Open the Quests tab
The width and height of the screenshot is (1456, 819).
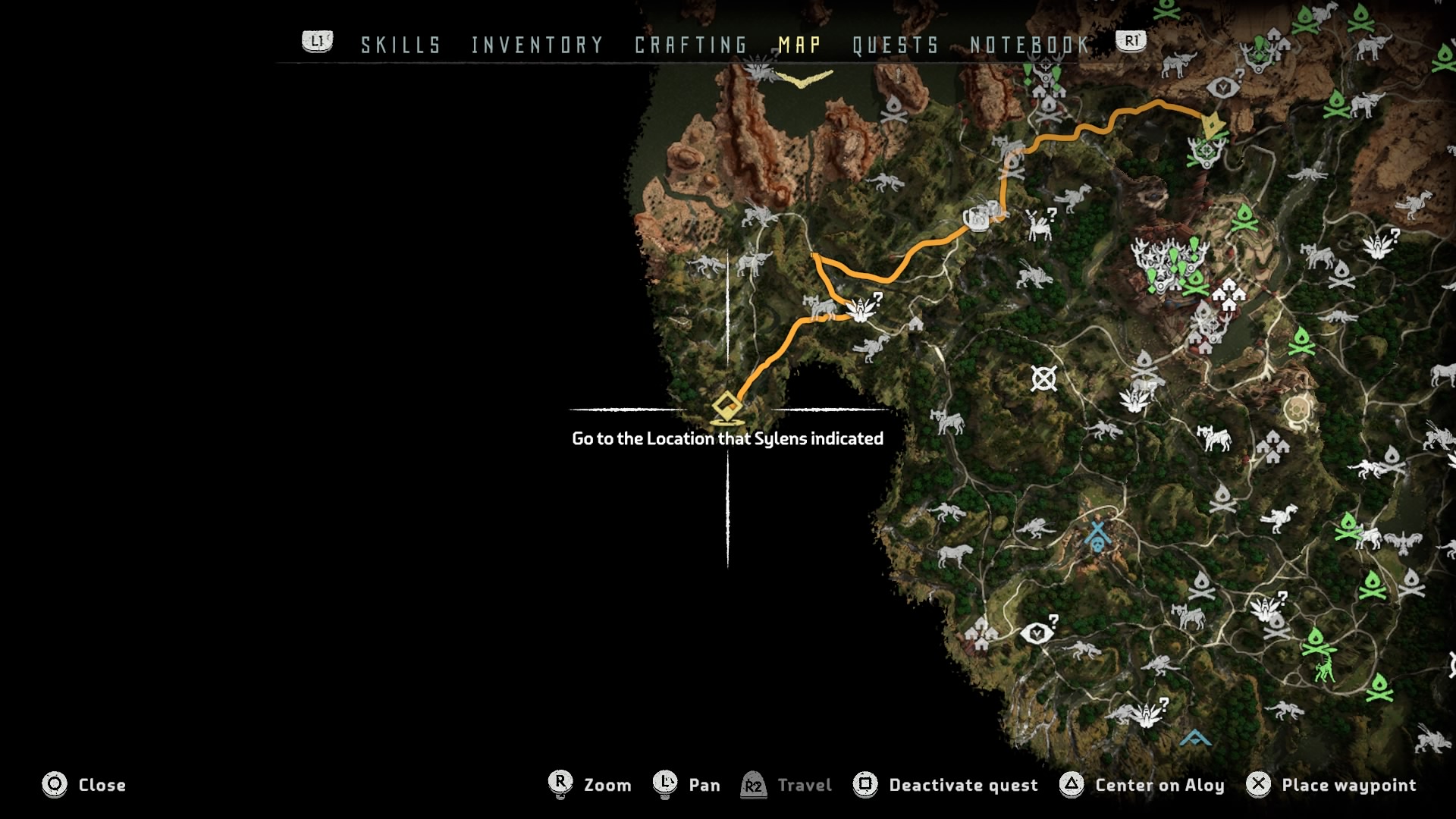click(896, 45)
